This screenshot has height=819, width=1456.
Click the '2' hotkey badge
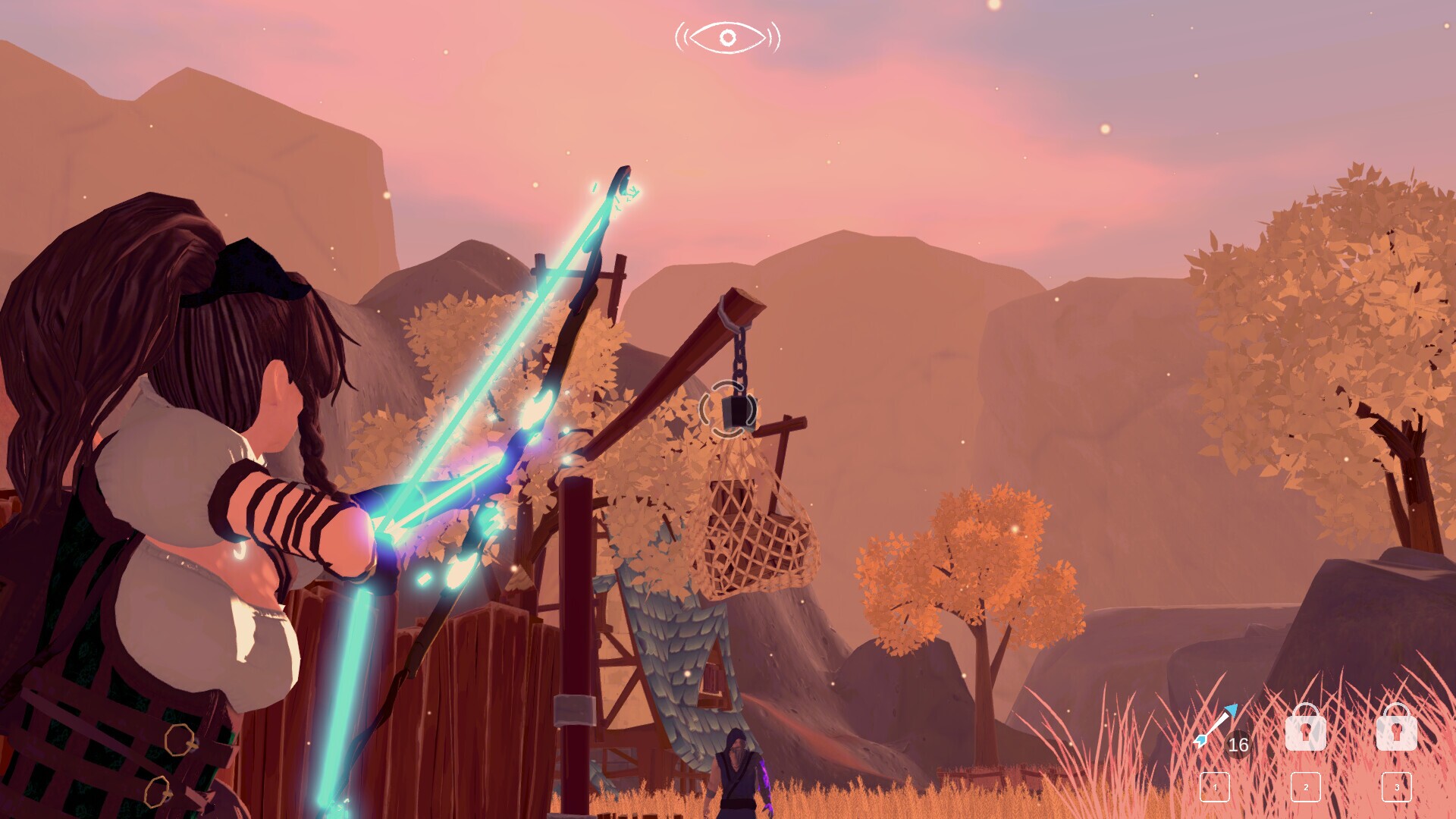click(1306, 788)
